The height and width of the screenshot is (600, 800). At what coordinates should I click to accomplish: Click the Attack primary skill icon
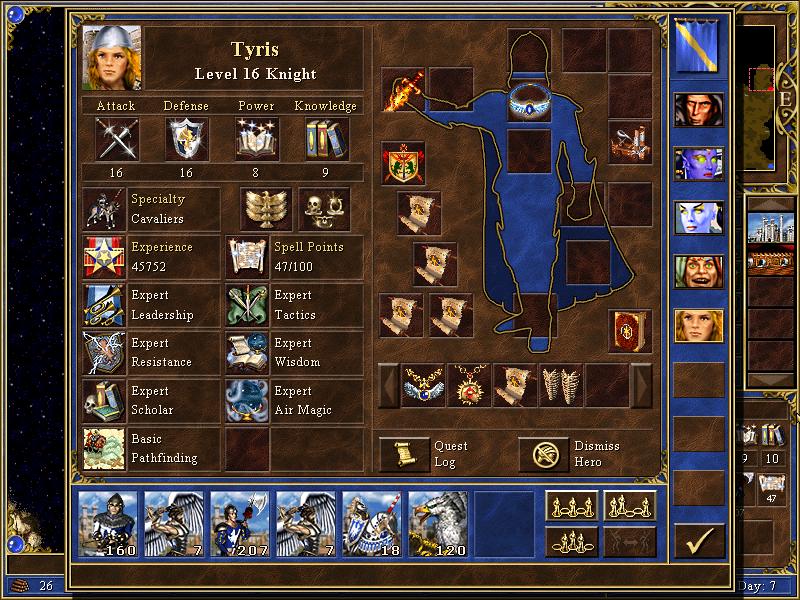click(116, 139)
